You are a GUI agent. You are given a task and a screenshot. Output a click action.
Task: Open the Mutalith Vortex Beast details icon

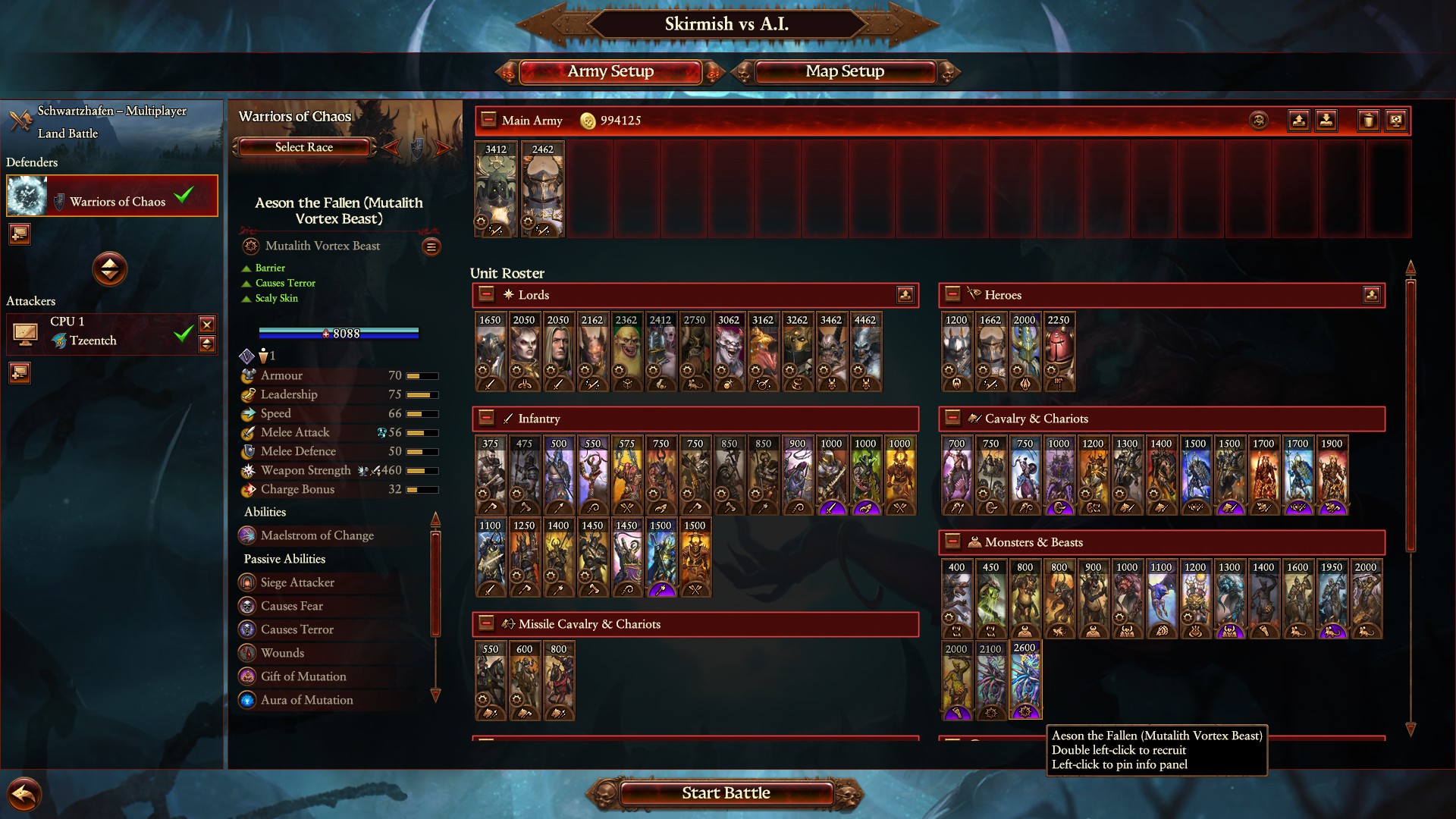point(431,246)
